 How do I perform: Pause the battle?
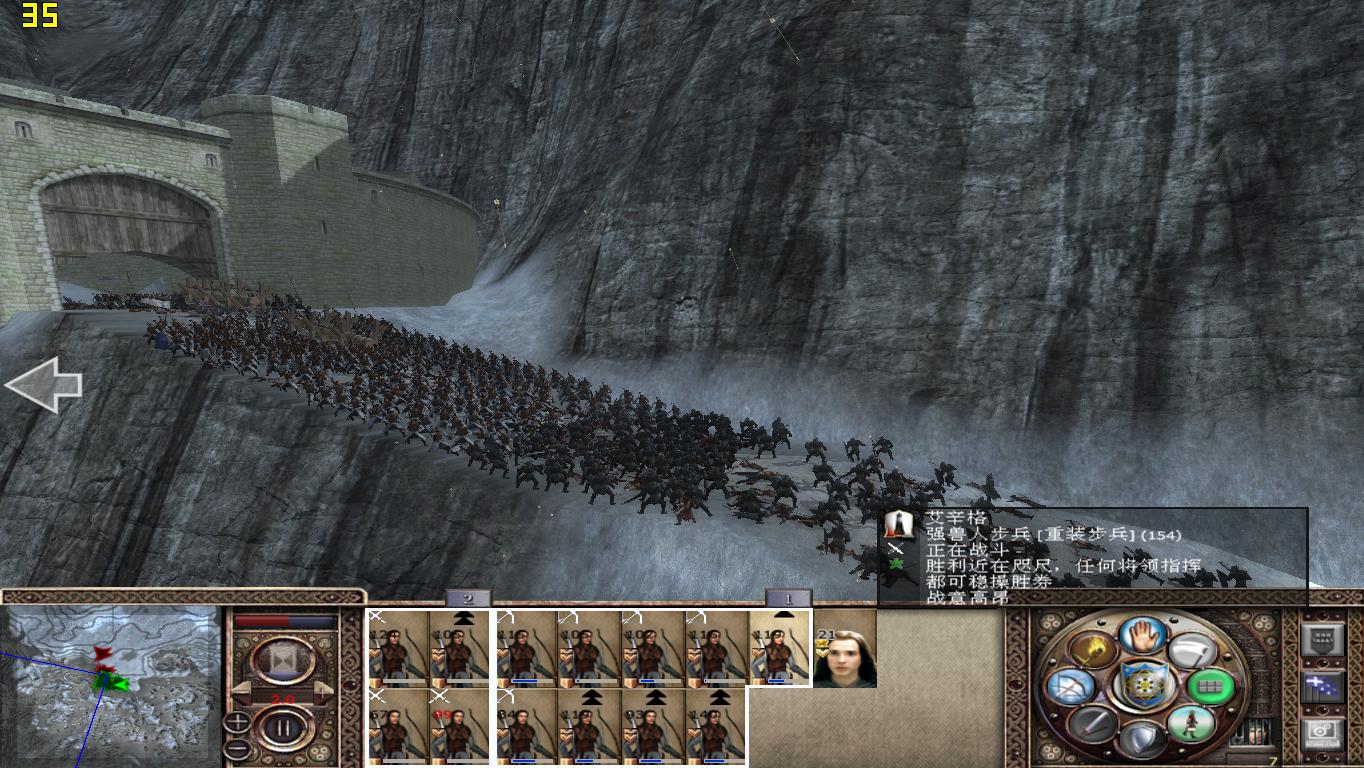pos(283,727)
